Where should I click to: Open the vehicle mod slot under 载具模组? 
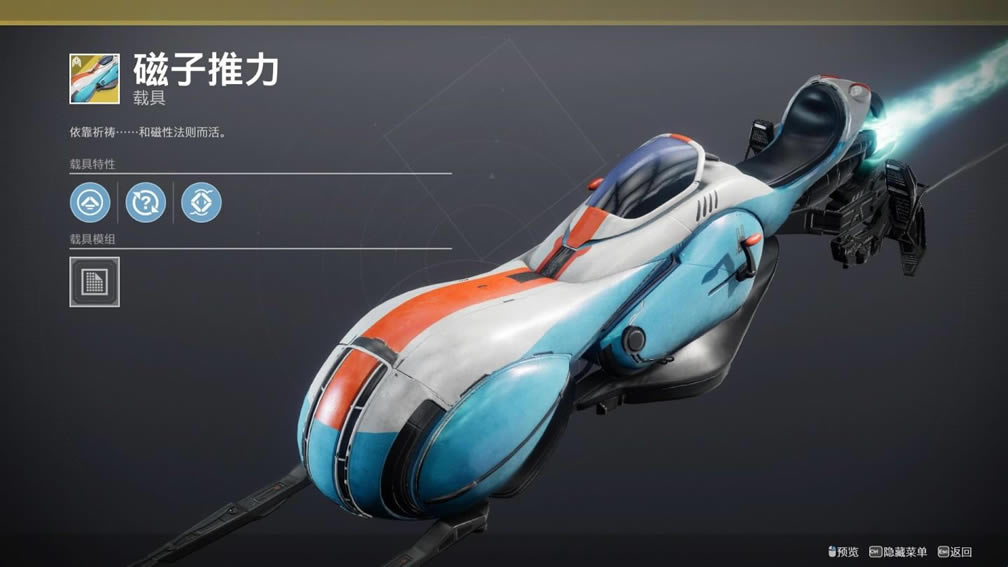94,282
